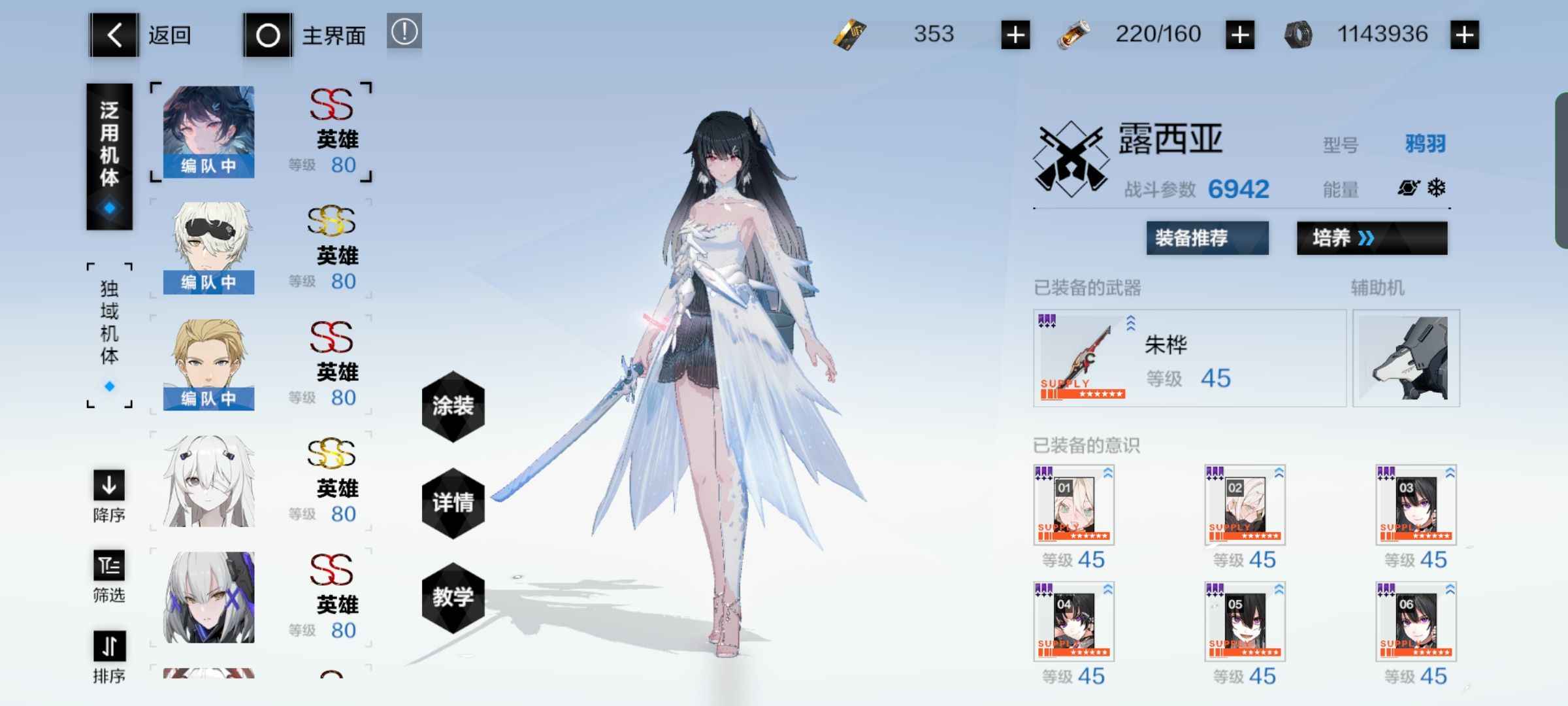Open the 筛选 filter options
This screenshot has height=706, width=1568.
pos(108,575)
